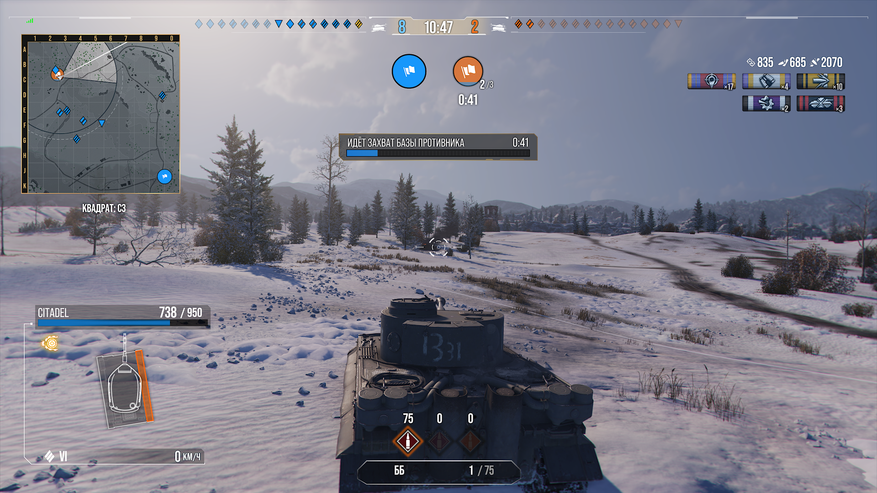Click the purple gear ribbon showing x2
Viewport: 877px width, 493px height.
coord(766,103)
